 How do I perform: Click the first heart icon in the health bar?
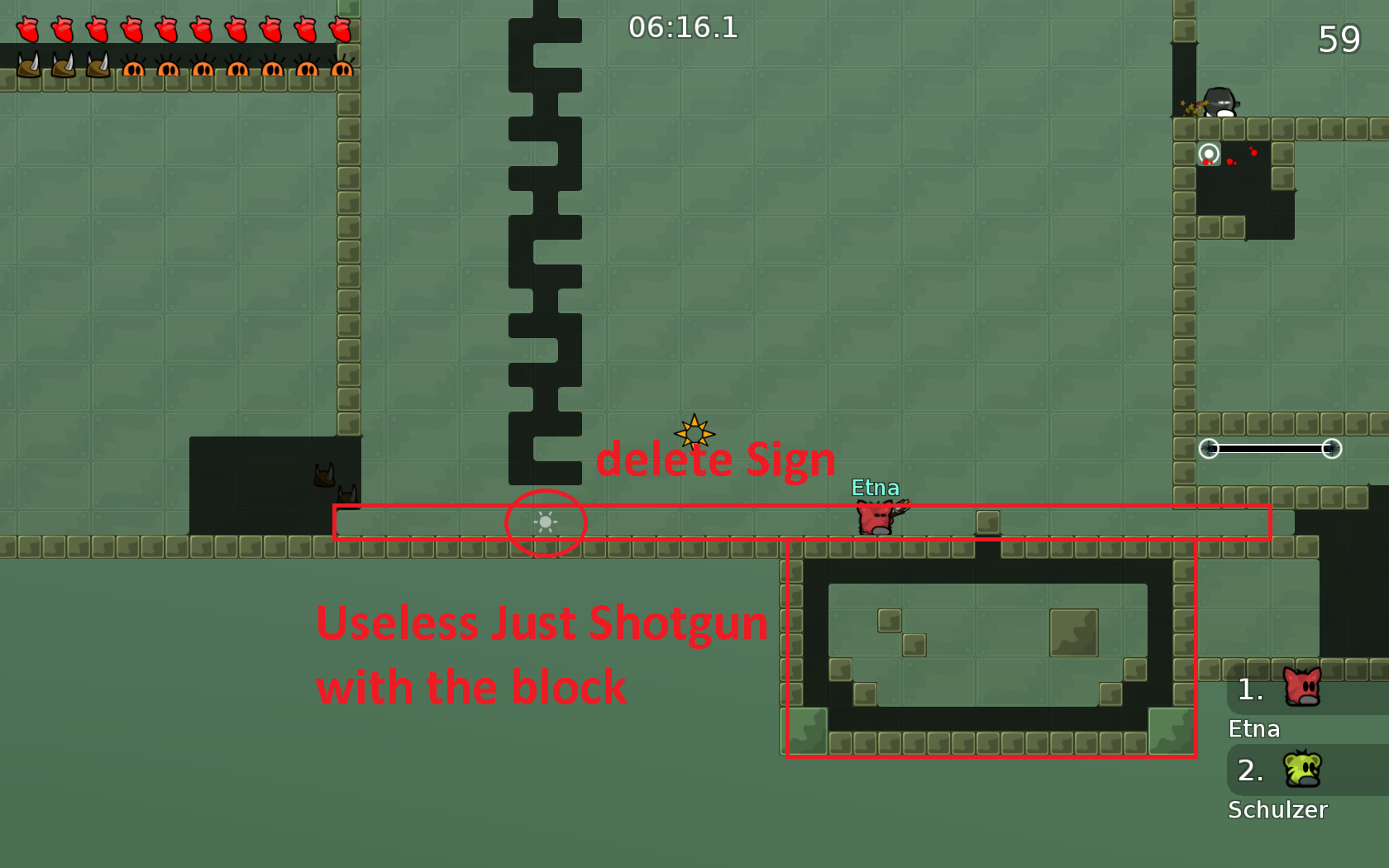pos(27,29)
